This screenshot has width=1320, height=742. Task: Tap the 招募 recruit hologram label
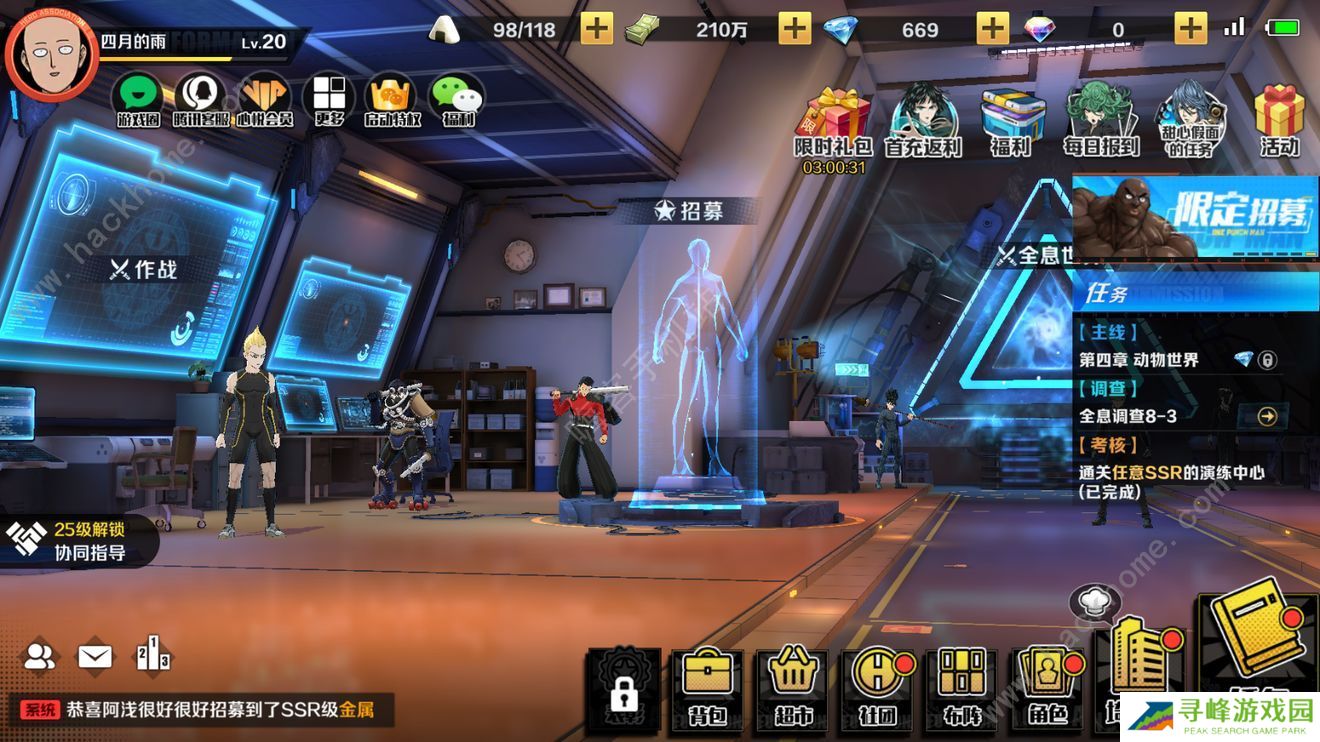(688, 211)
